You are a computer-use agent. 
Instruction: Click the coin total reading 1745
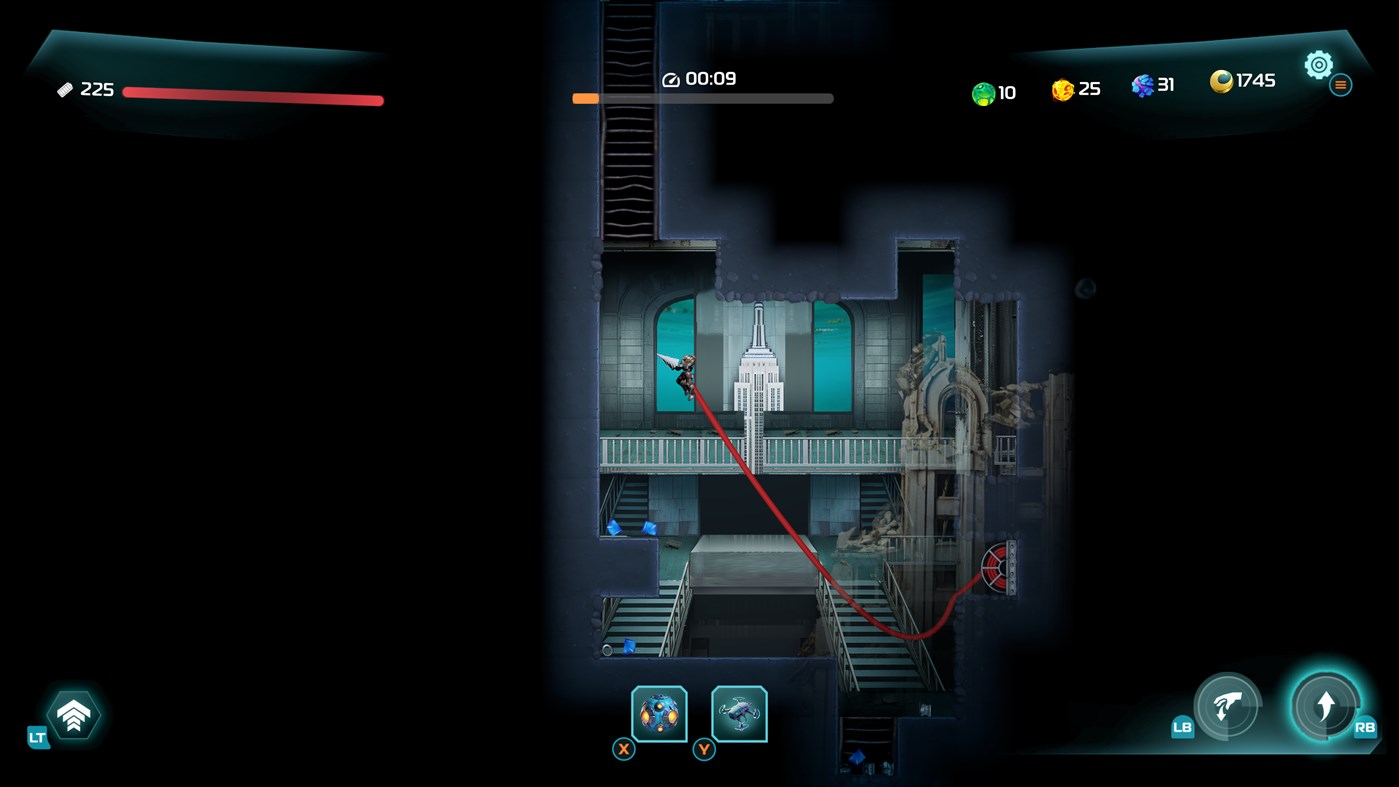[1253, 81]
